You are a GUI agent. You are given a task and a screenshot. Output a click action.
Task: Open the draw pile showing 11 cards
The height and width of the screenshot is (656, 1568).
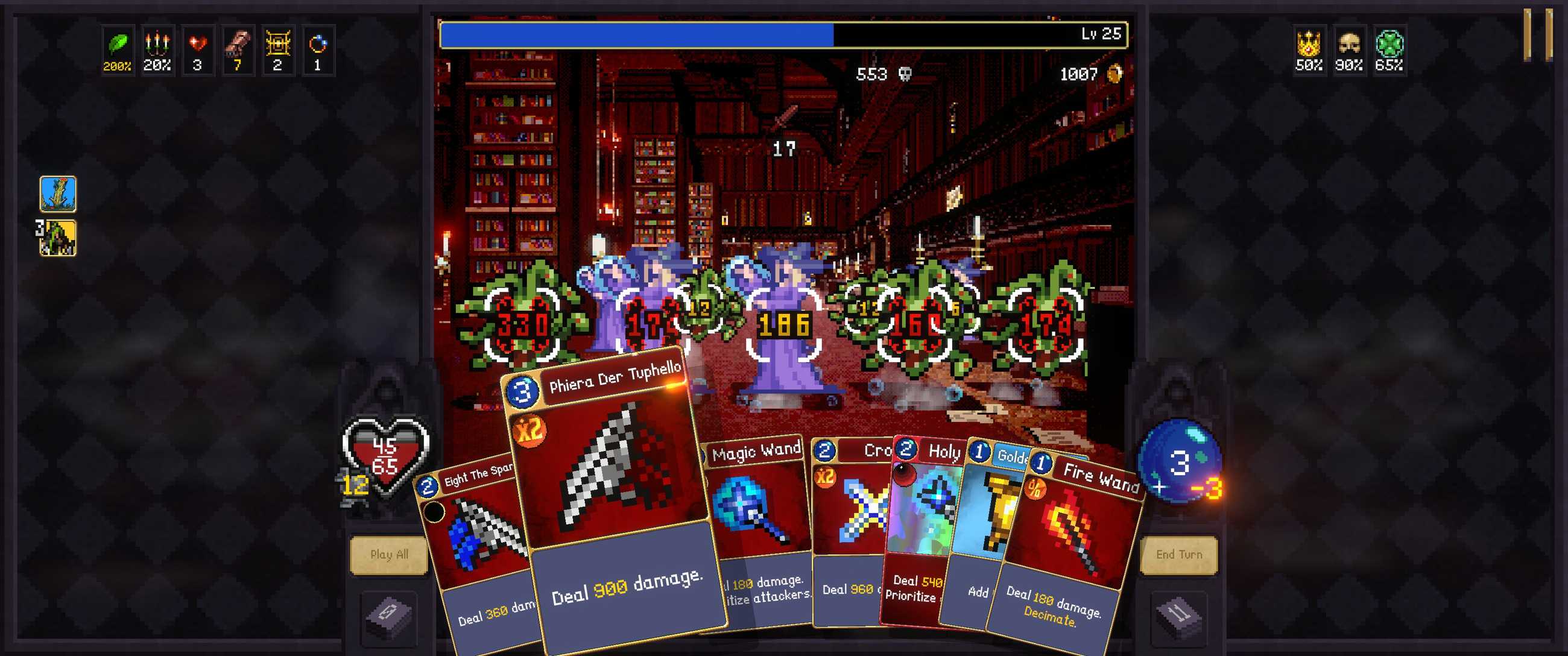[x=1178, y=616]
